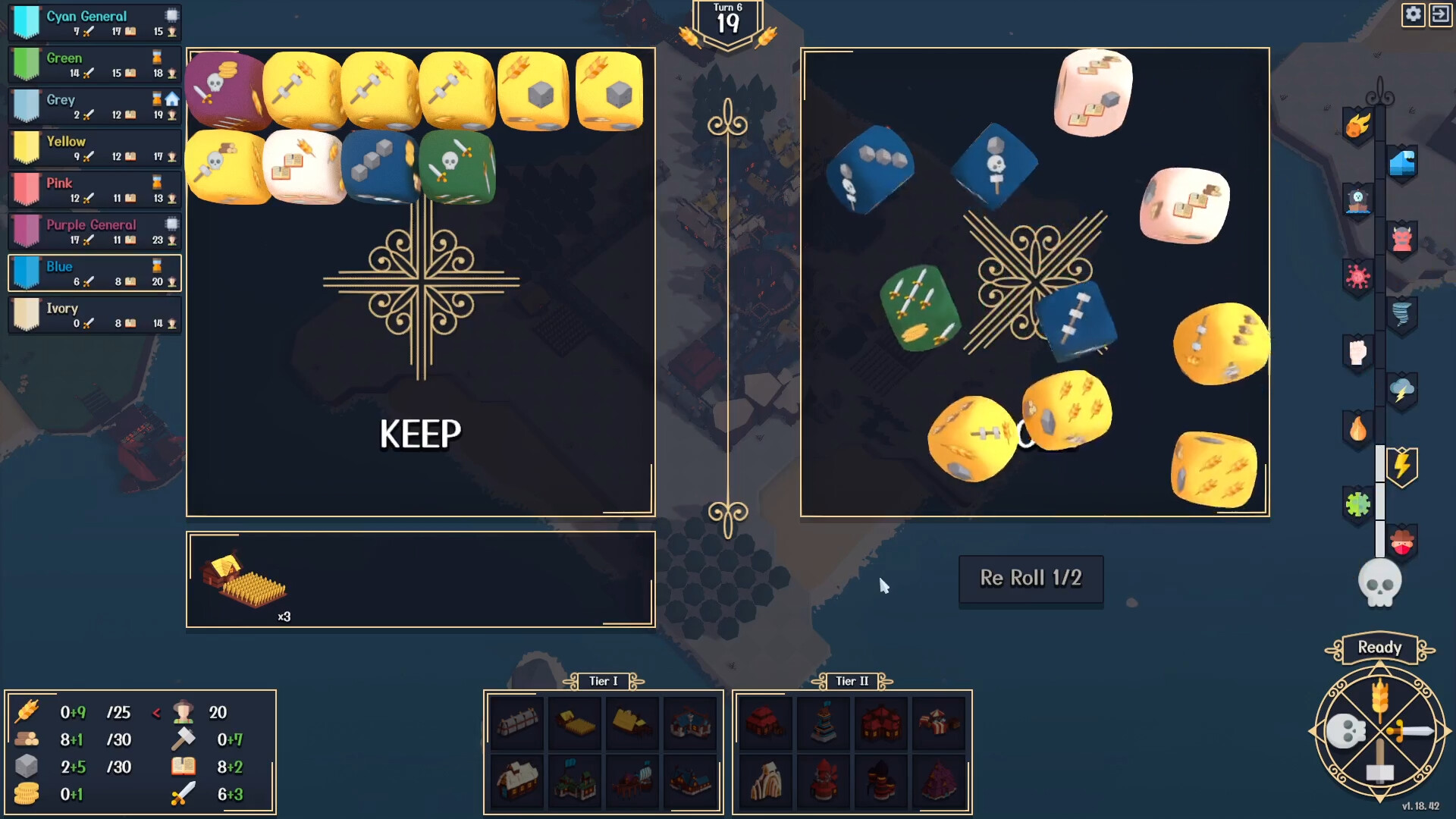Switch to the Tier II buildings tab
Screen dimensions: 1456x819
tap(851, 681)
